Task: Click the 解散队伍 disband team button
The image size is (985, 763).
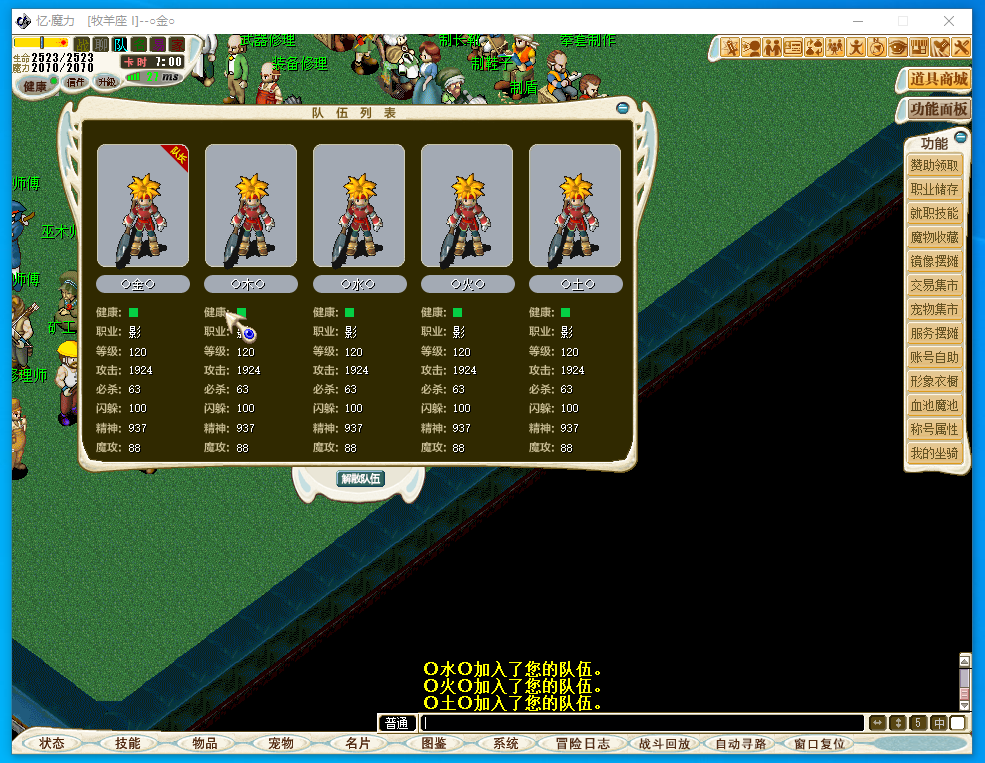Action: (360, 479)
